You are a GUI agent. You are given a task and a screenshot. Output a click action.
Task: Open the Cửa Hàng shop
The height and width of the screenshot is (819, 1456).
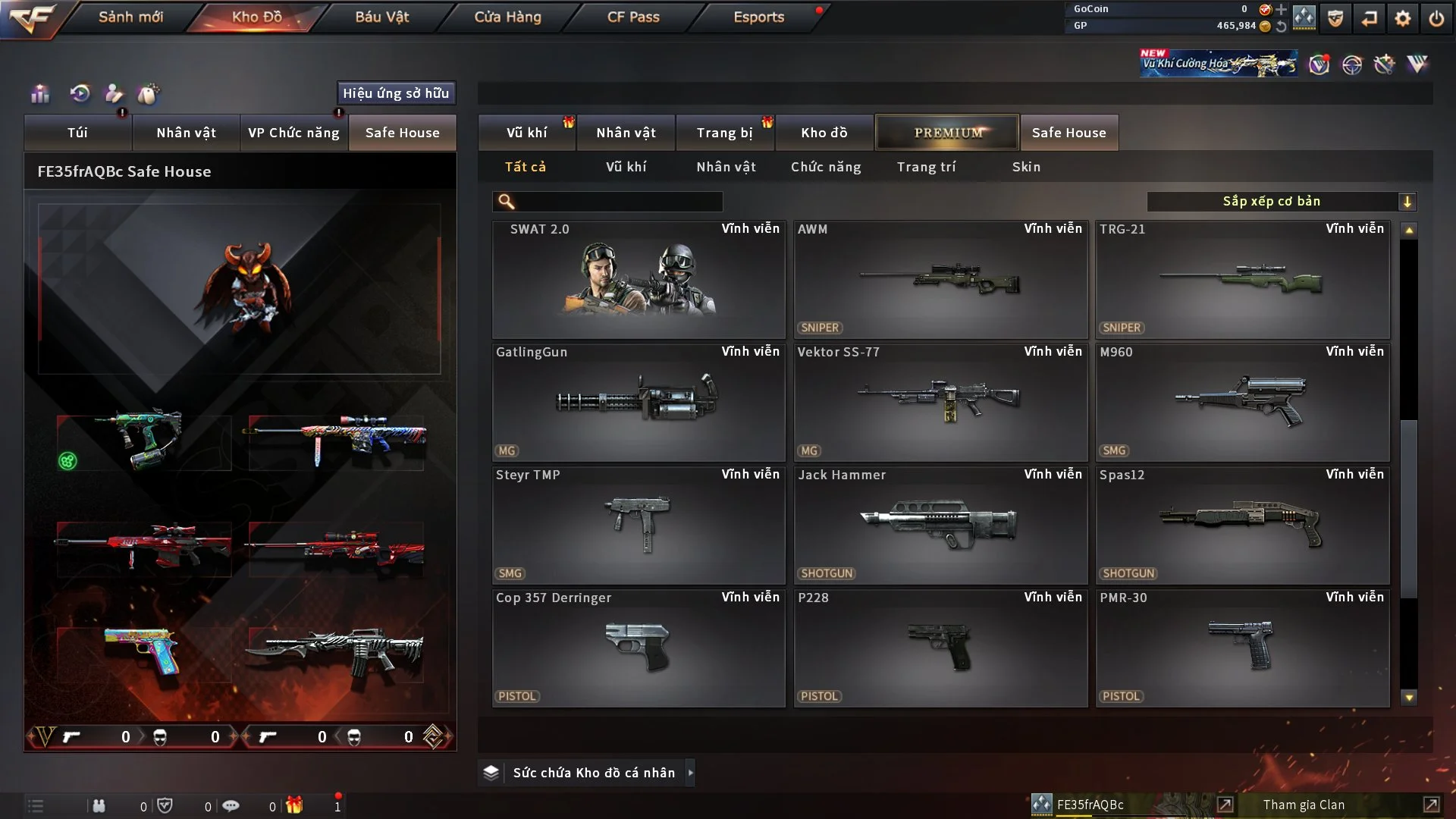point(507,17)
